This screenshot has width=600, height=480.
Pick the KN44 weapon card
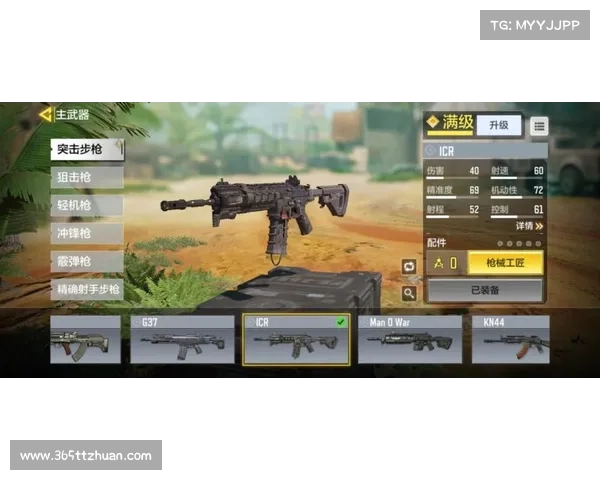(510, 339)
